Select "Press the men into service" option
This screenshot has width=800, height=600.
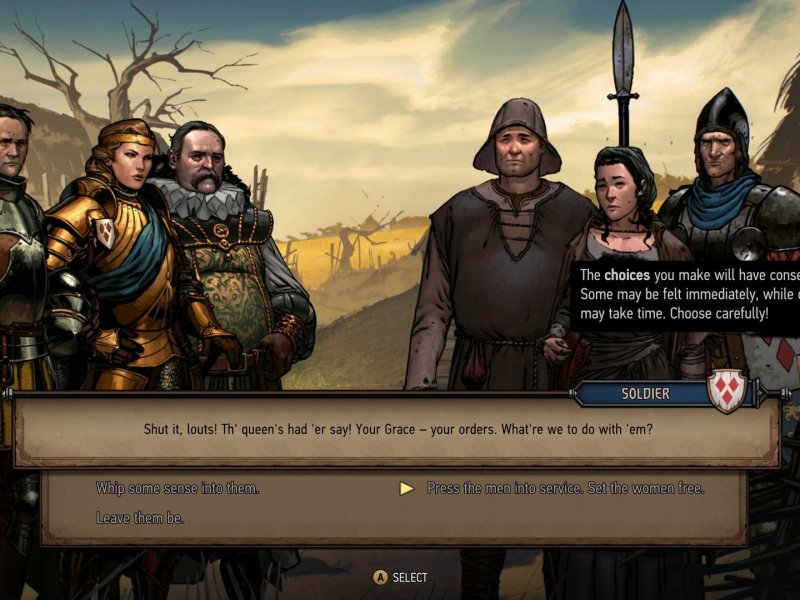(x=565, y=488)
